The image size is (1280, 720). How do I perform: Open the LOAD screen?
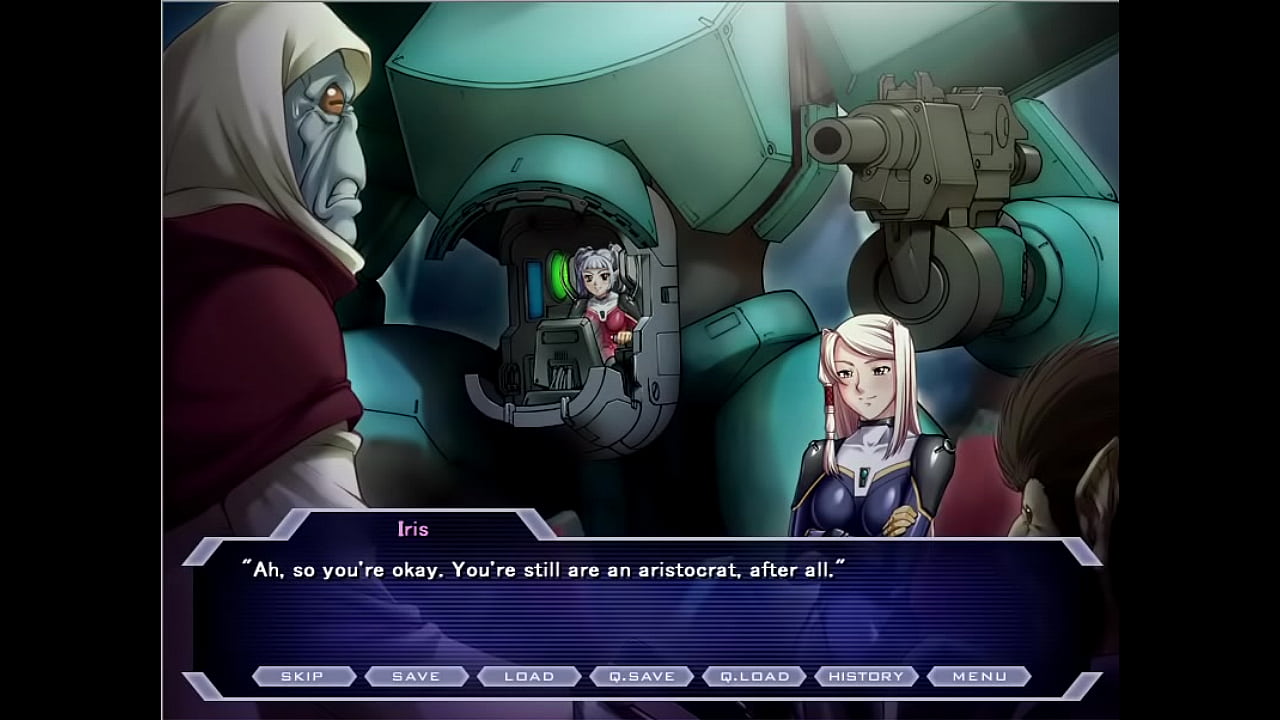coord(529,676)
